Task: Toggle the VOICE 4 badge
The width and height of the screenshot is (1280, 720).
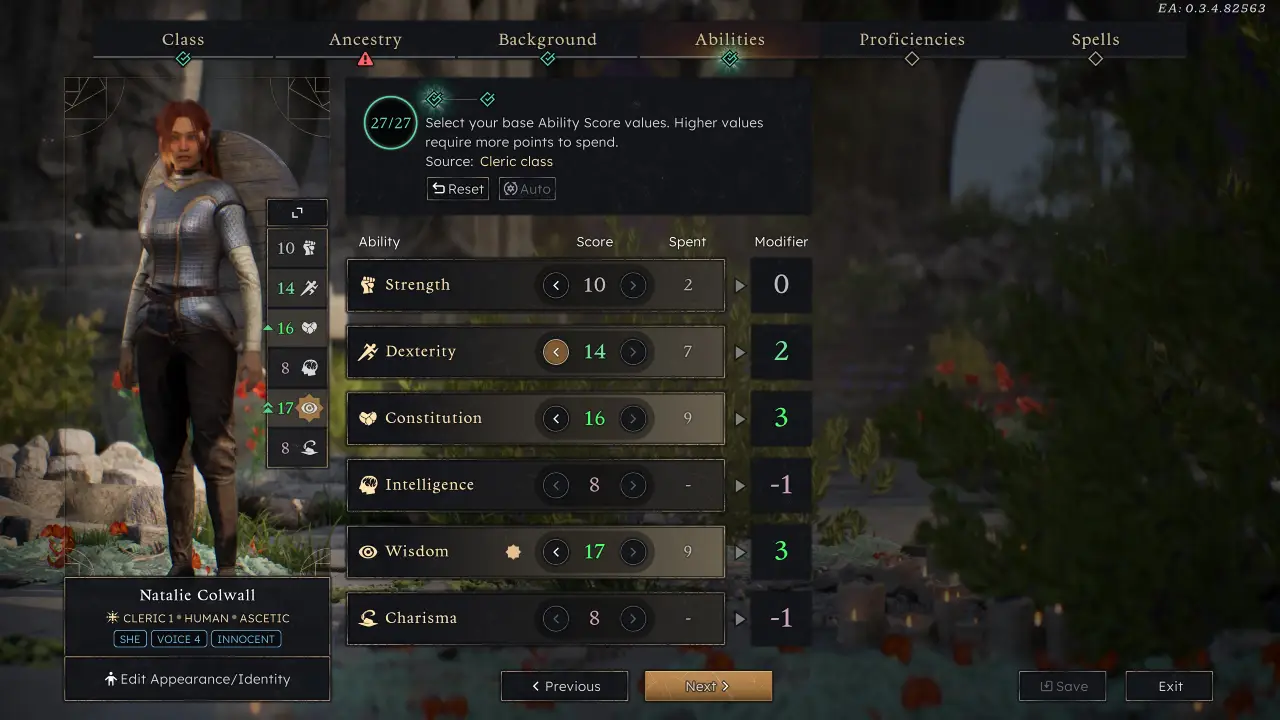Action: click(x=179, y=639)
